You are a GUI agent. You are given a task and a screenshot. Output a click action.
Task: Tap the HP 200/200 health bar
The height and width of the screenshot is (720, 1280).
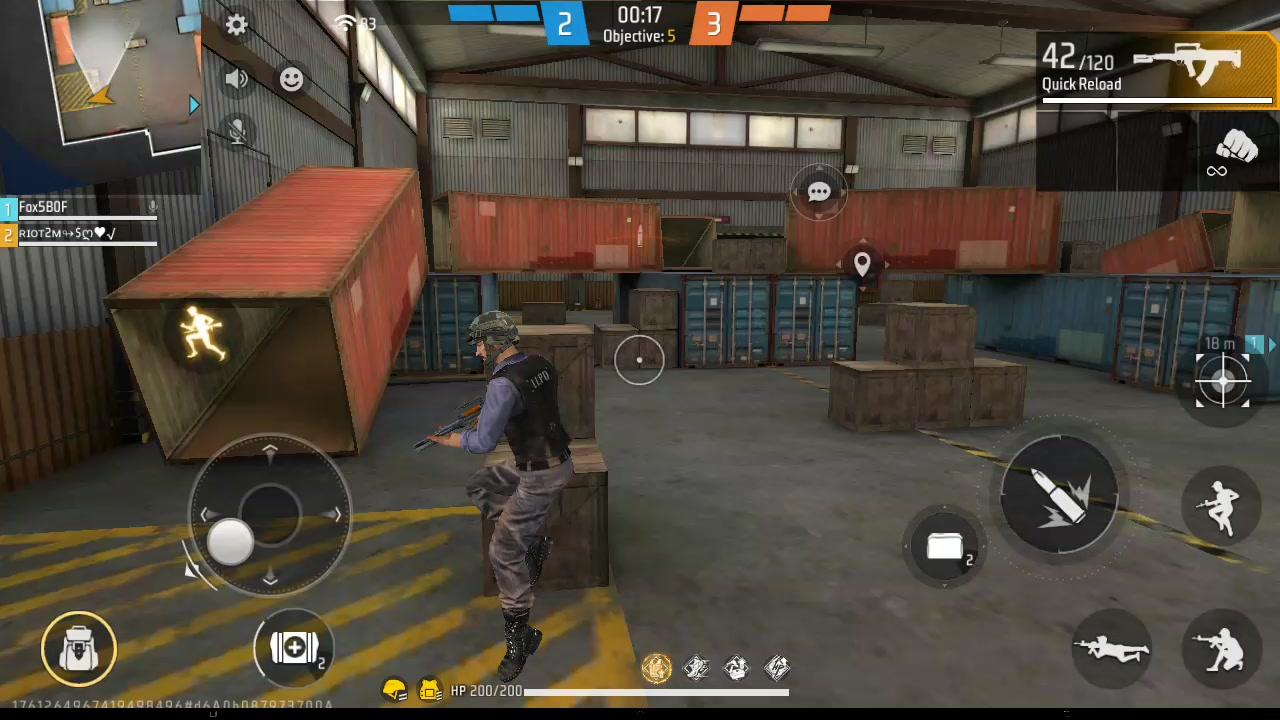600,691
